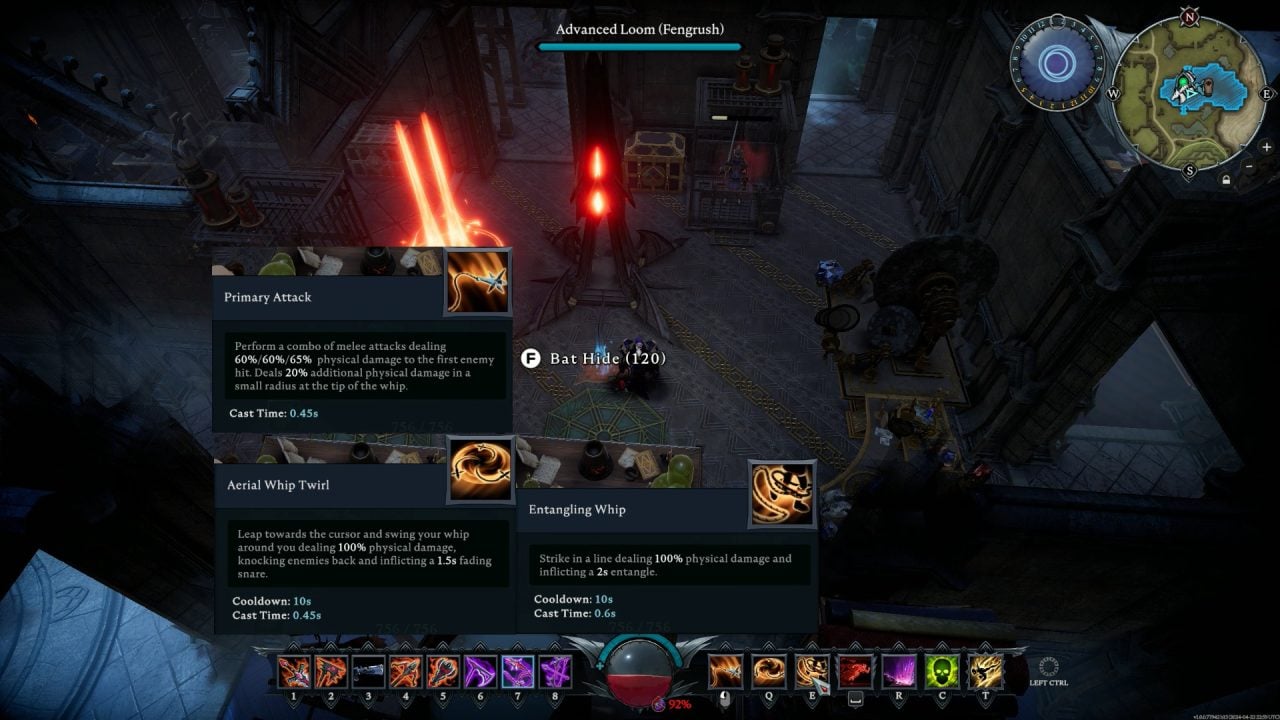
Task: Choose the pistols in hotbar slot 3
Action: click(368, 671)
